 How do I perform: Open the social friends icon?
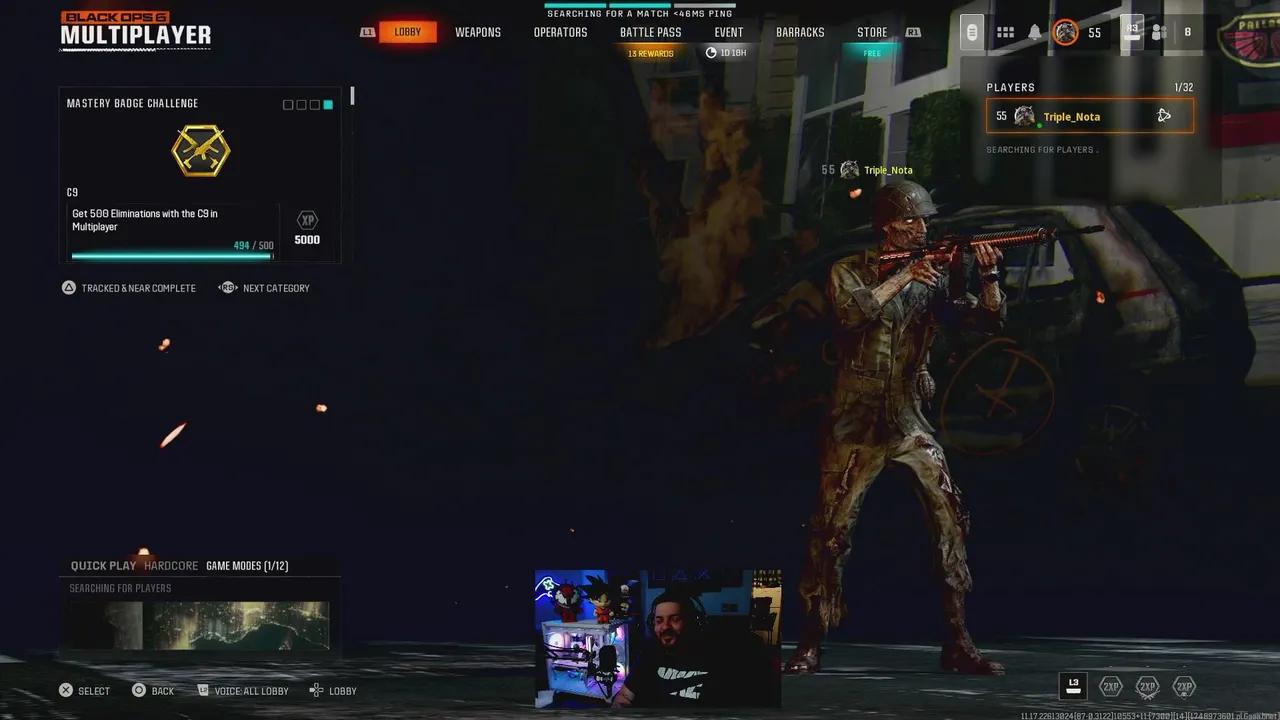click(1159, 31)
